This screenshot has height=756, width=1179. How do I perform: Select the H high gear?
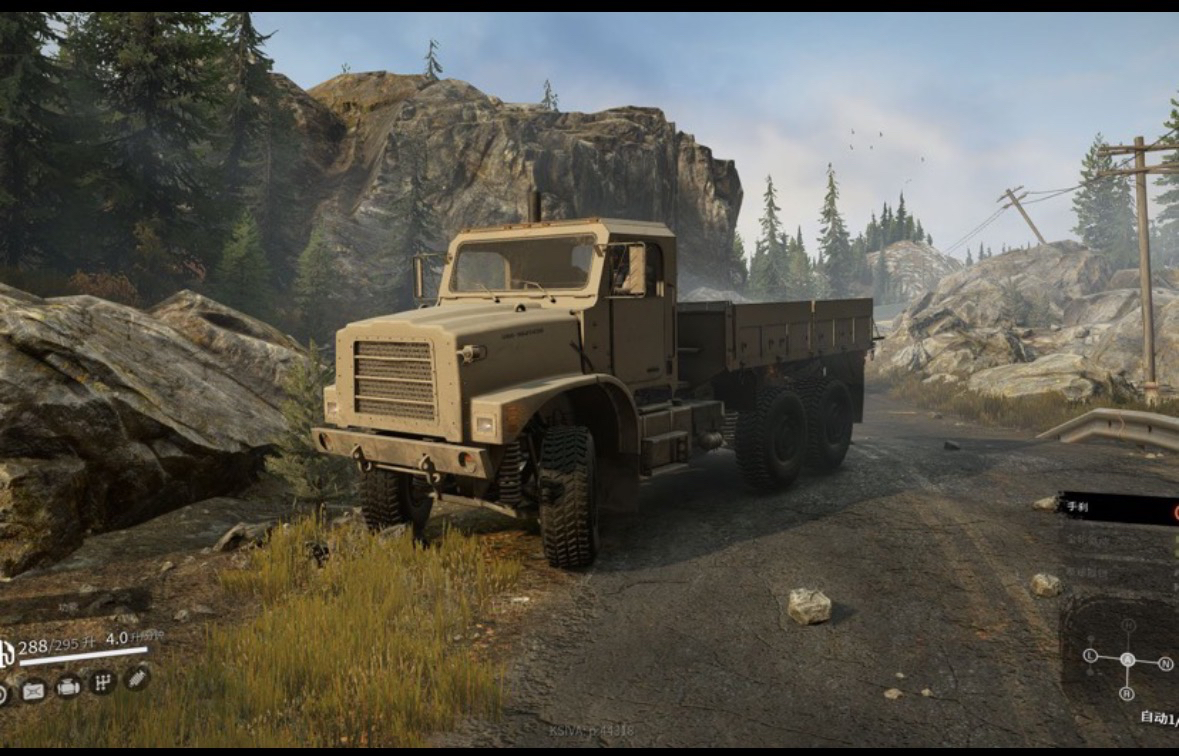[x=1128, y=626]
